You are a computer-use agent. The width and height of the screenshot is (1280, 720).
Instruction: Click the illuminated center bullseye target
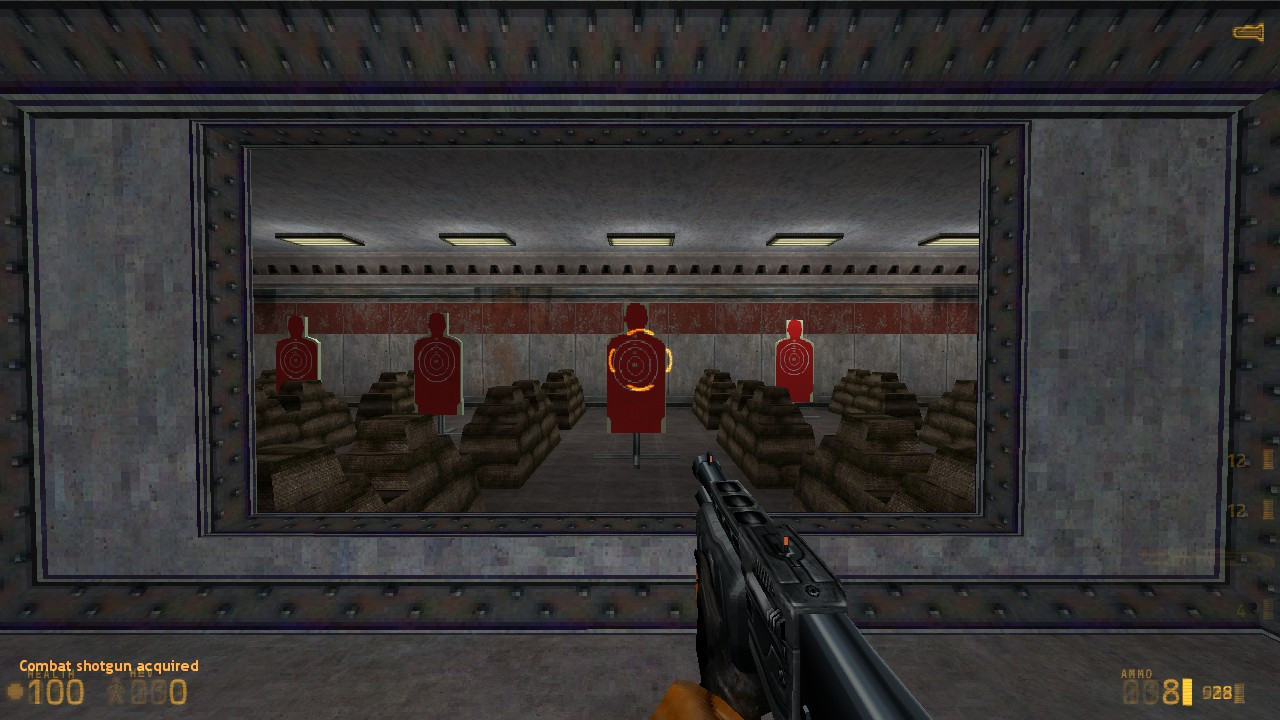637,365
